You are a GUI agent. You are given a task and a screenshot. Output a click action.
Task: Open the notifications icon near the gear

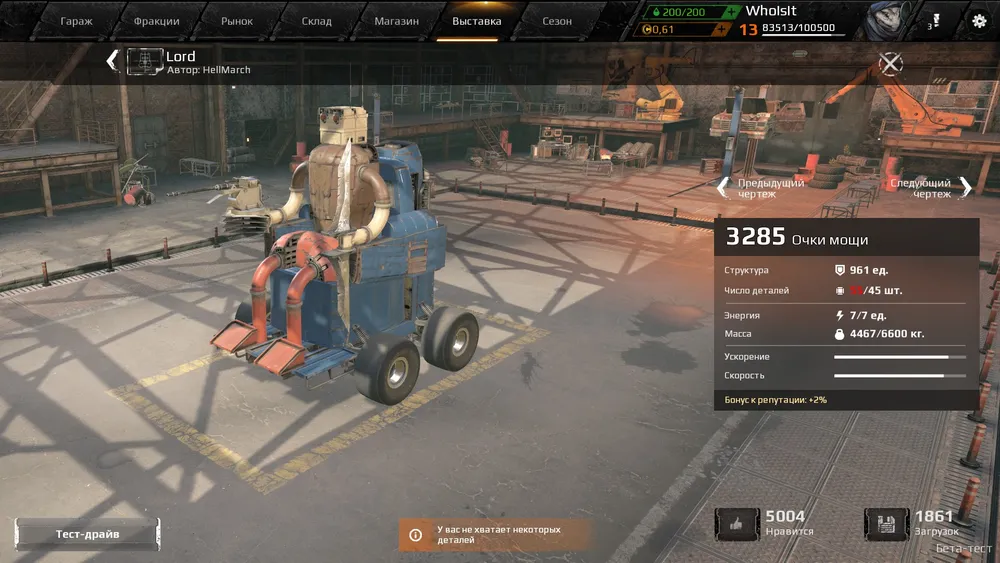[x=935, y=20]
